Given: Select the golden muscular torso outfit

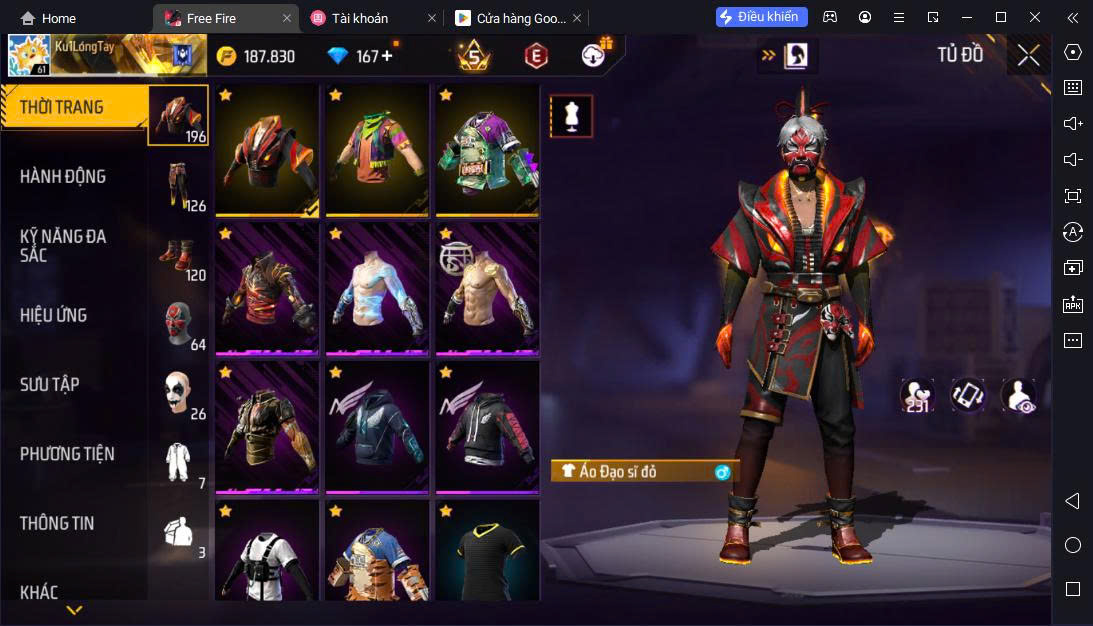Looking at the screenshot, I should pyautogui.click(x=487, y=289).
